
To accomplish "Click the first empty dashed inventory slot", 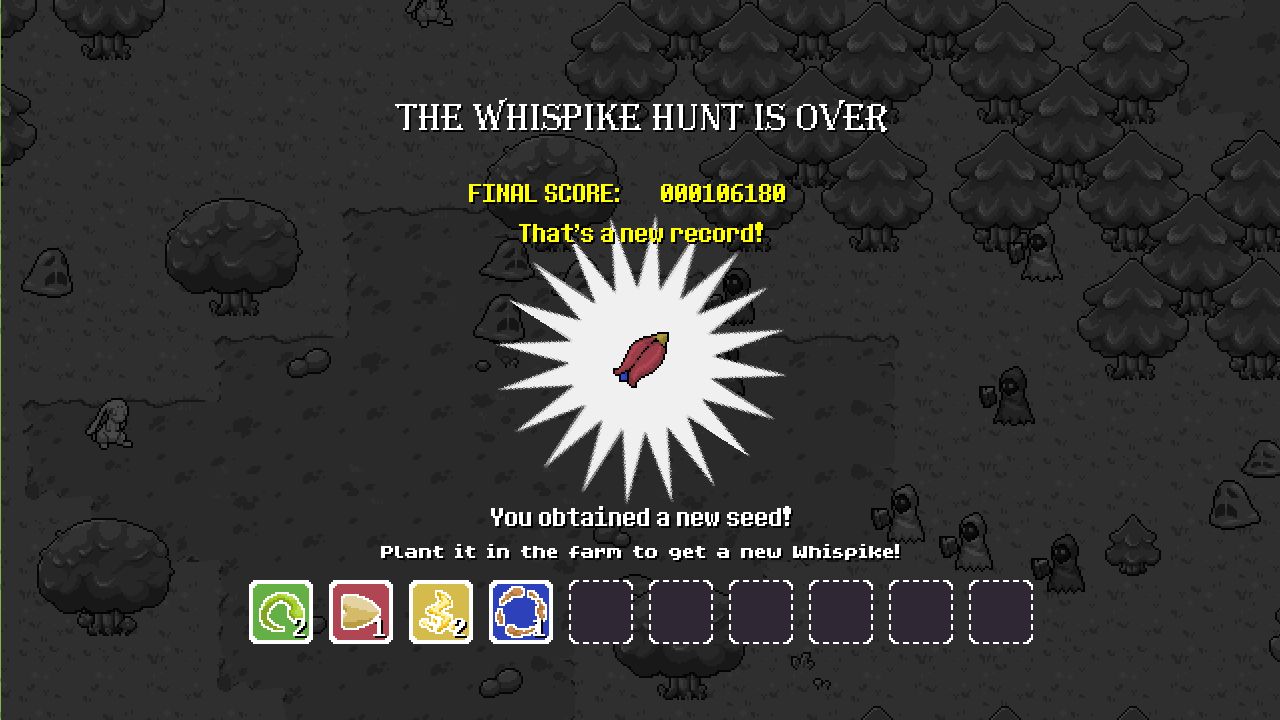I will pos(600,611).
